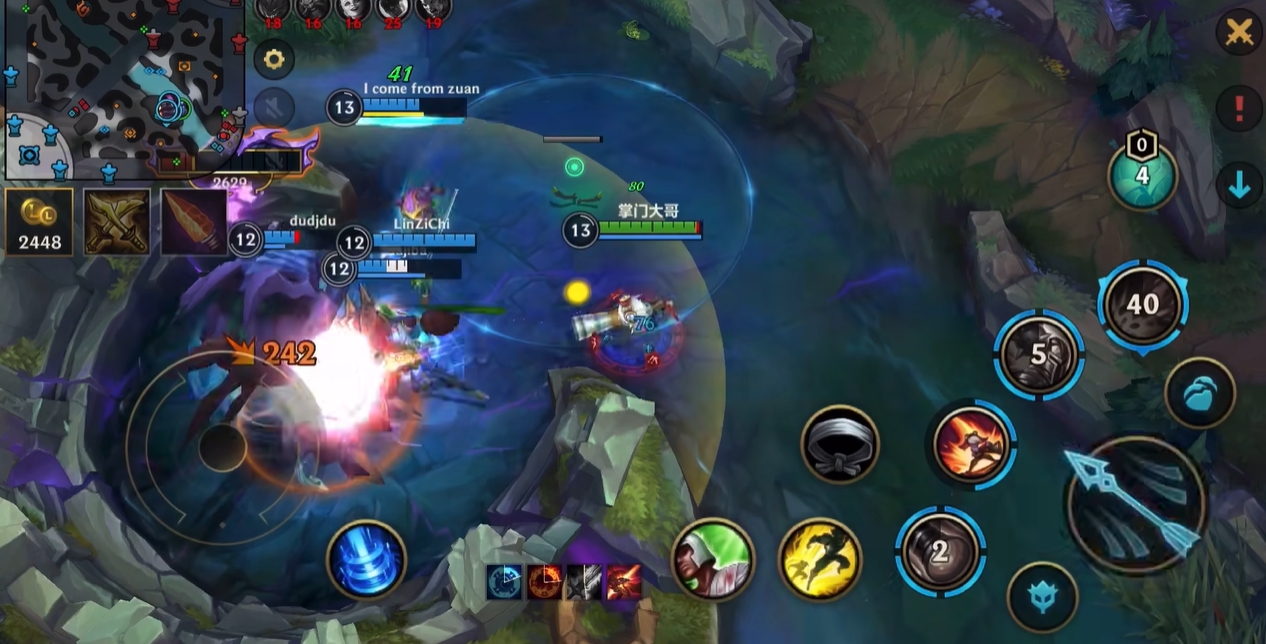Cast the green hooded-figure summoner spell
The height and width of the screenshot is (644, 1266).
(x=712, y=559)
